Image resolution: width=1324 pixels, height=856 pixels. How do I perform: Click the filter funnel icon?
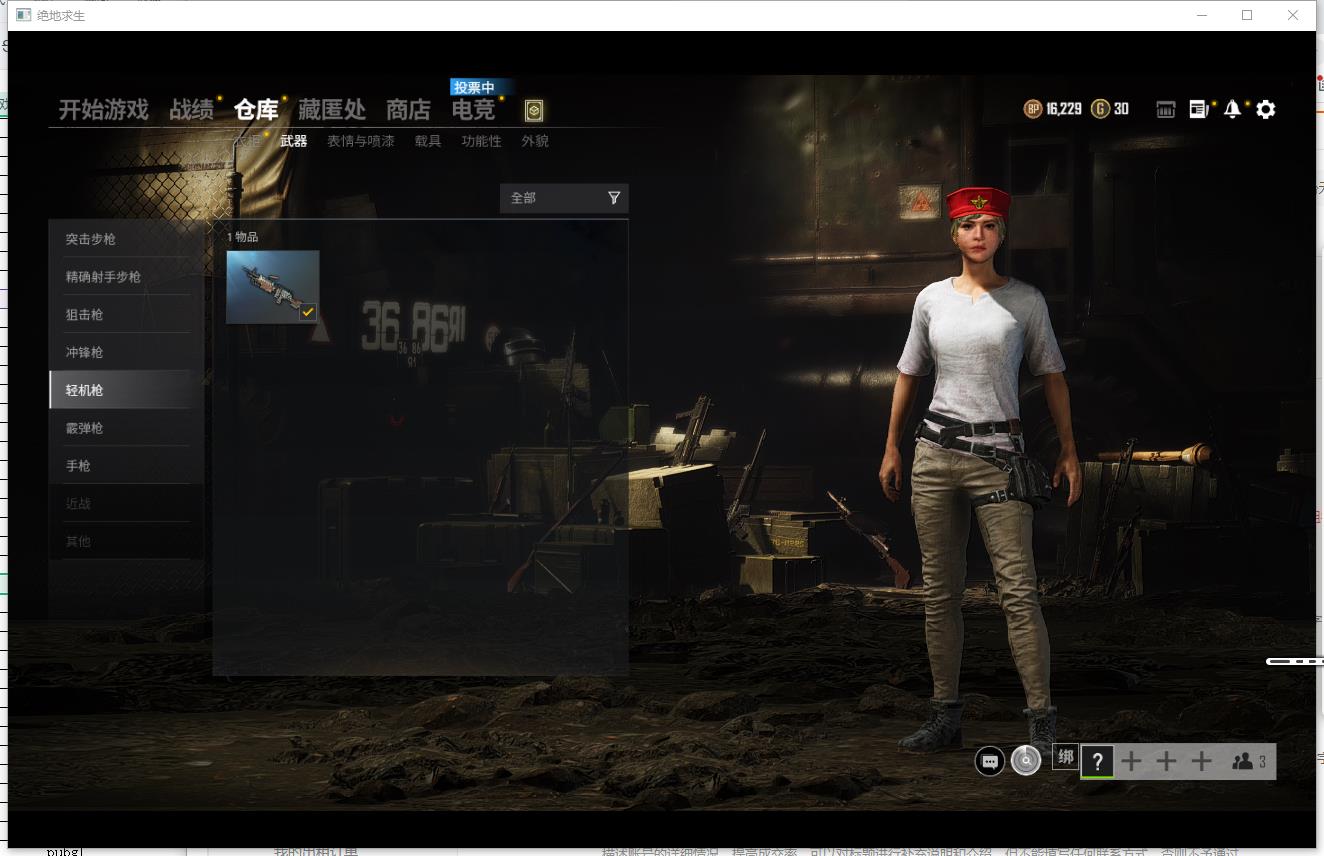pos(613,198)
